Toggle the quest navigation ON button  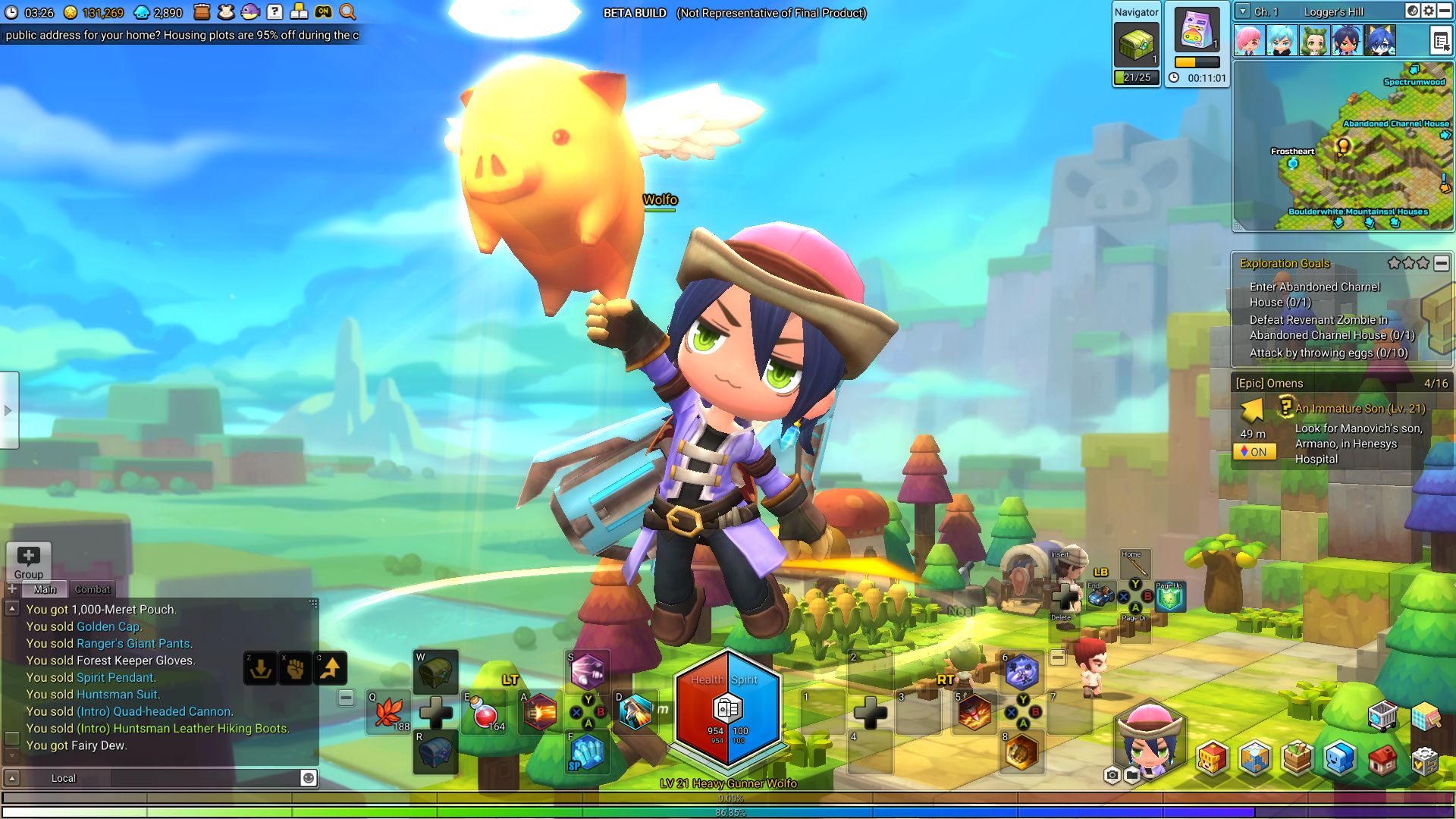(x=1254, y=452)
